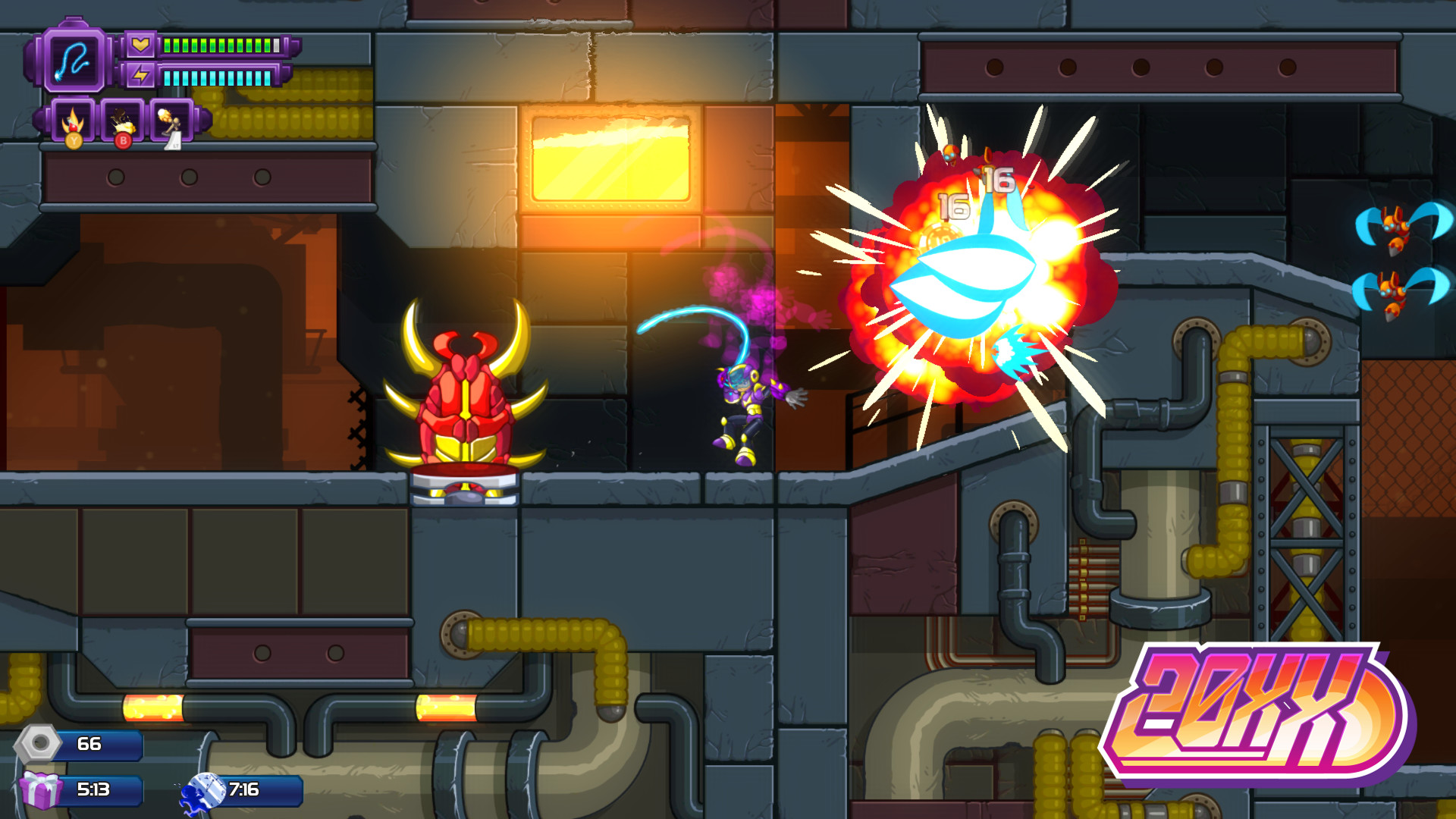Toggle the Y ability button badge
The height and width of the screenshot is (819, 1456).
tap(73, 140)
